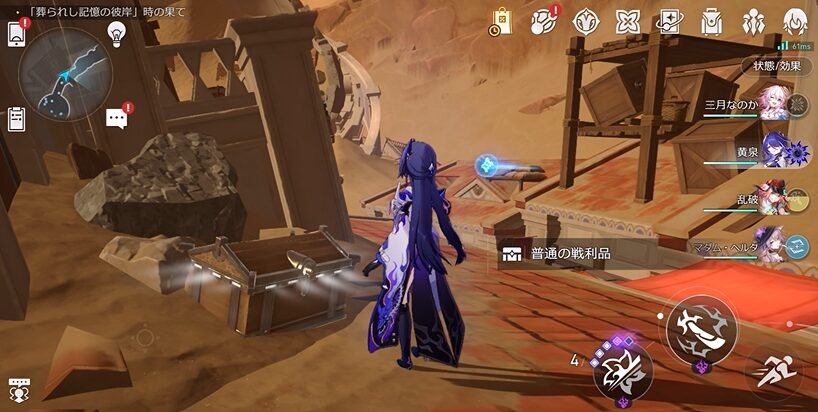Image resolution: width=818 pixels, height=412 pixels.
Task: Open the team lineup icon
Action: [x=754, y=21]
